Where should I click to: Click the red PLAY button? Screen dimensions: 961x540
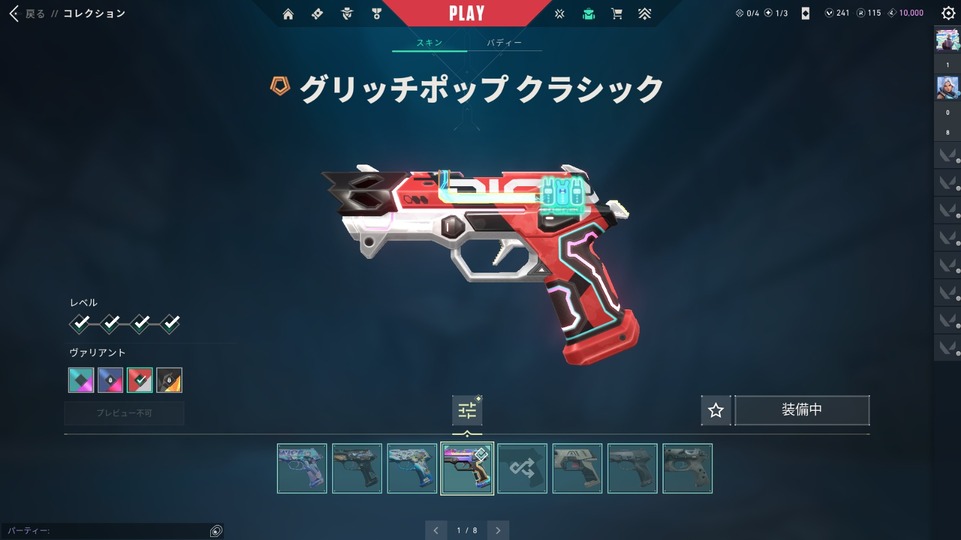(x=467, y=14)
